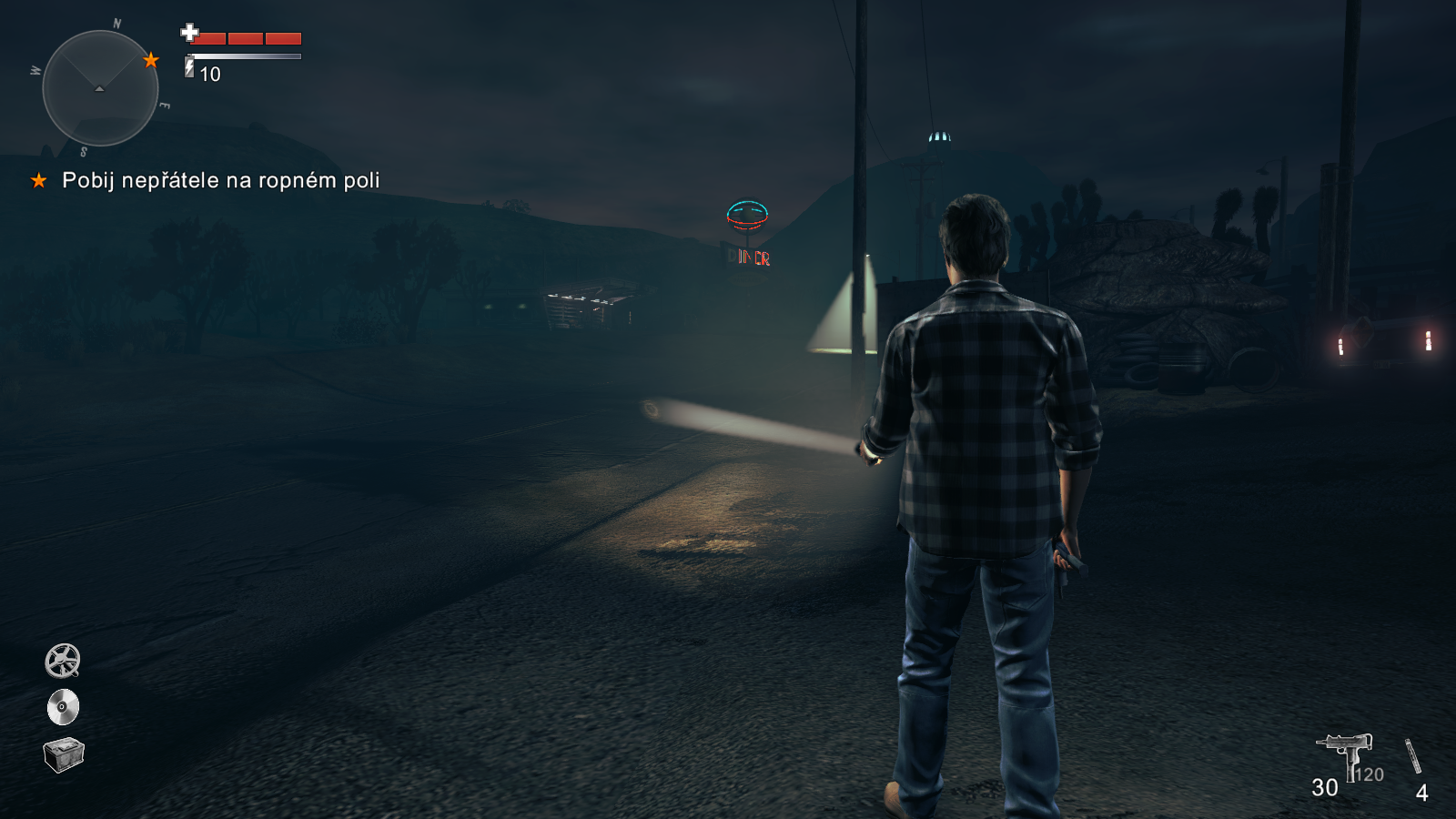
Task: Open the objective "Pobij nepřátele na ropném poli"
Action: 220,180
